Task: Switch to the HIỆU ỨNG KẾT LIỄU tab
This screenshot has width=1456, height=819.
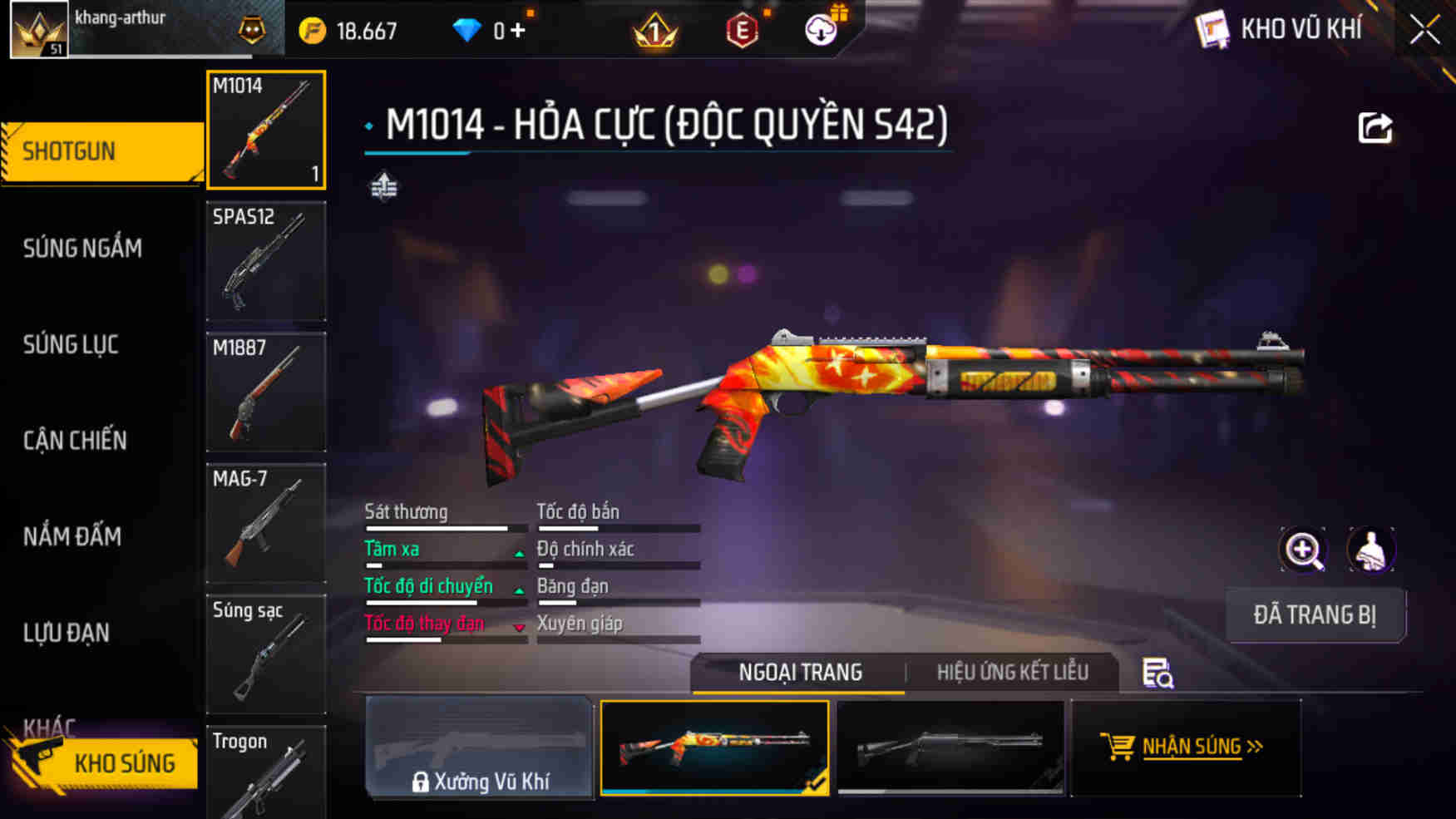Action: pos(1013,672)
